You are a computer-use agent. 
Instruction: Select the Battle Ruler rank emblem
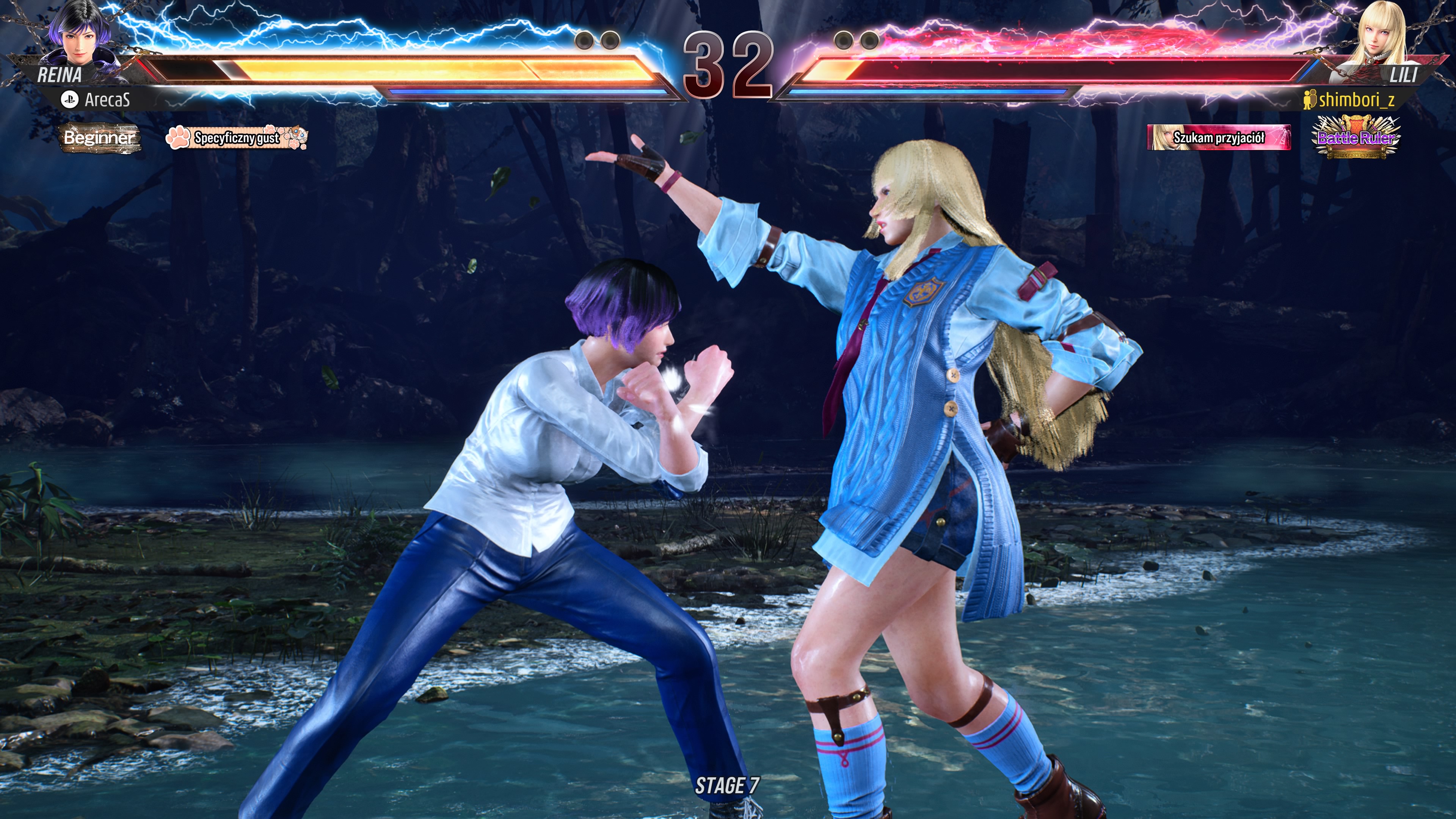point(1356,137)
